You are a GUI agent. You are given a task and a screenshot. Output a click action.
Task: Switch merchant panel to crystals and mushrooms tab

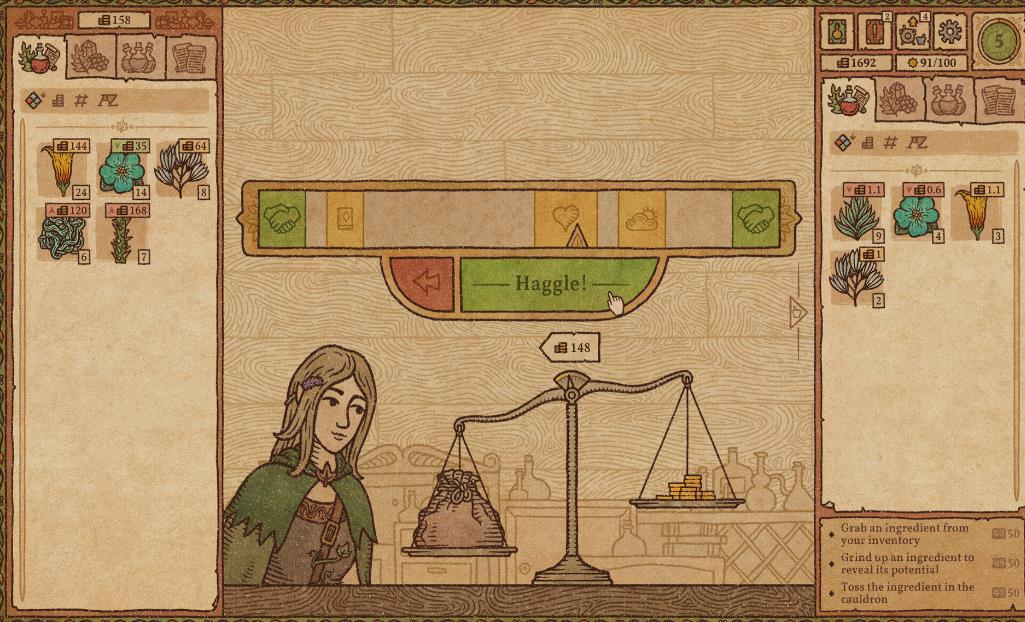(90, 57)
